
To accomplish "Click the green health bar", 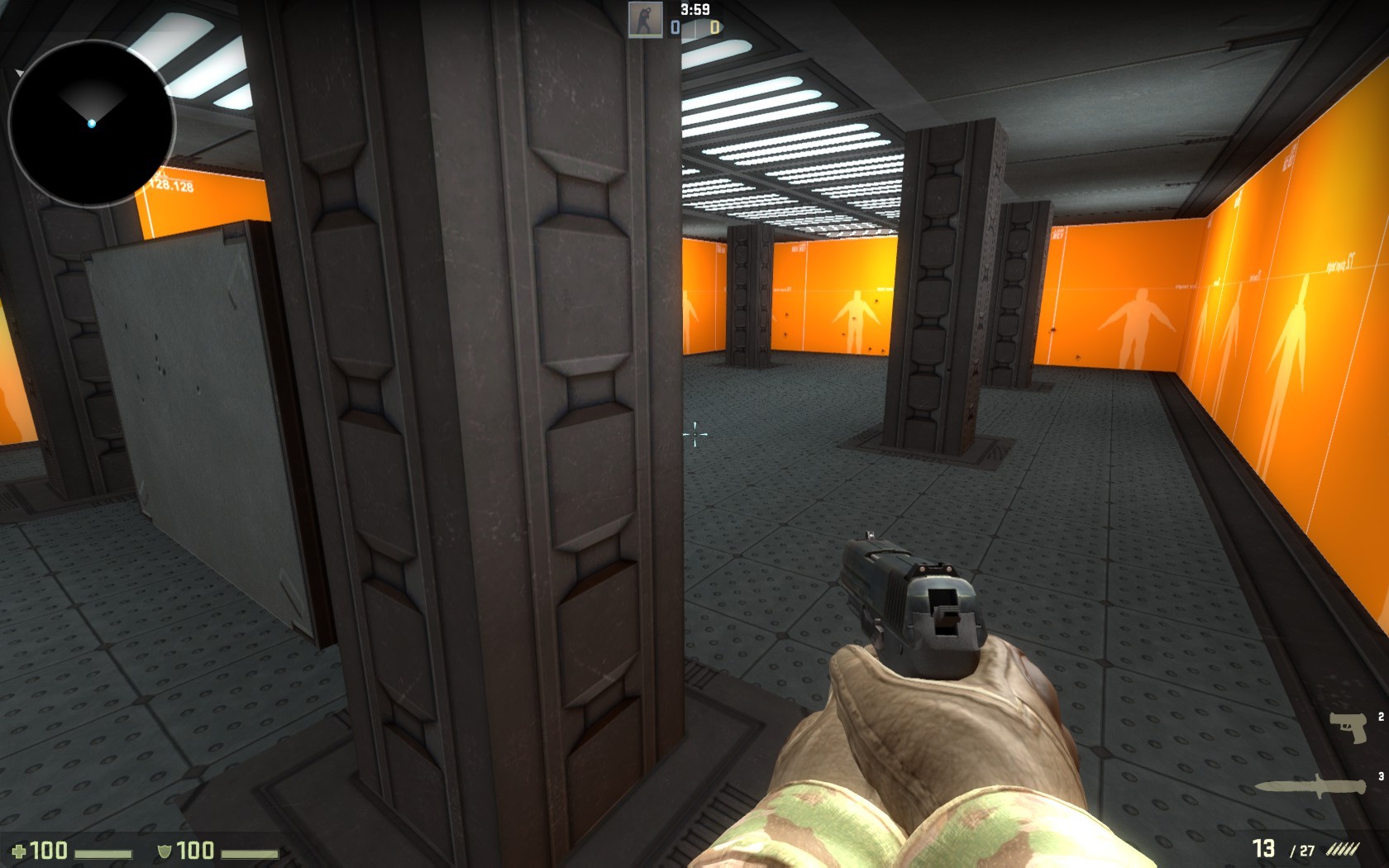I will (103, 854).
